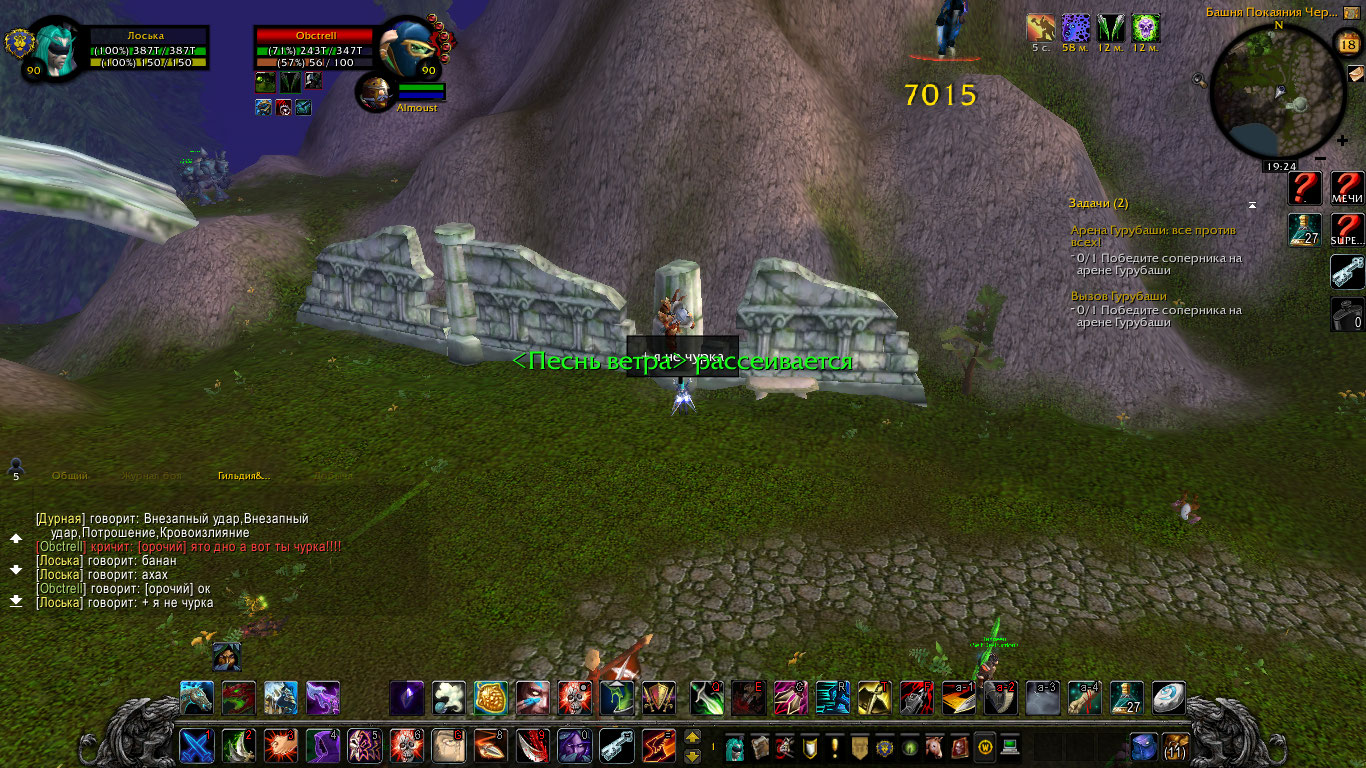Image resolution: width=1366 pixels, height=768 pixels.
Task: Switch to the next action bar page
Action: point(692,738)
